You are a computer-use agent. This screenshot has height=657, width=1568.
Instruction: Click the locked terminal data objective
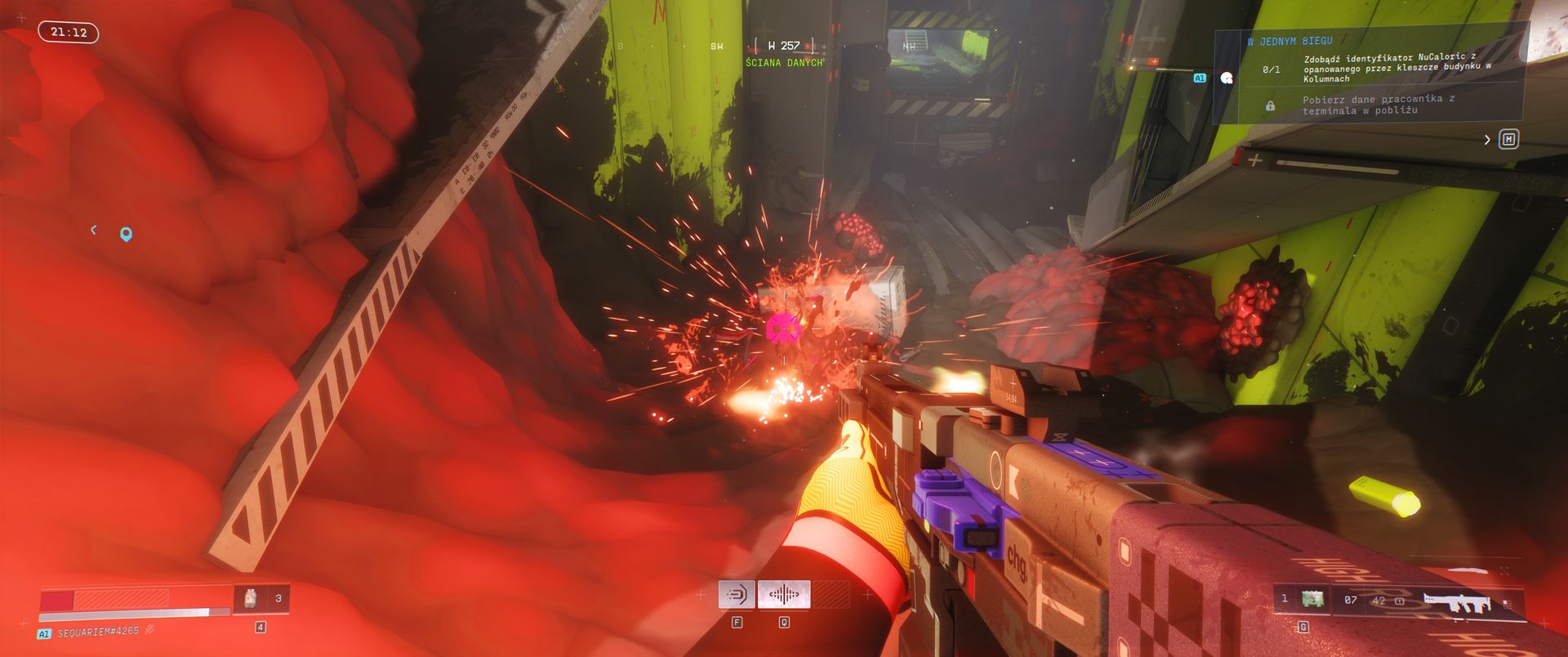click(1378, 105)
